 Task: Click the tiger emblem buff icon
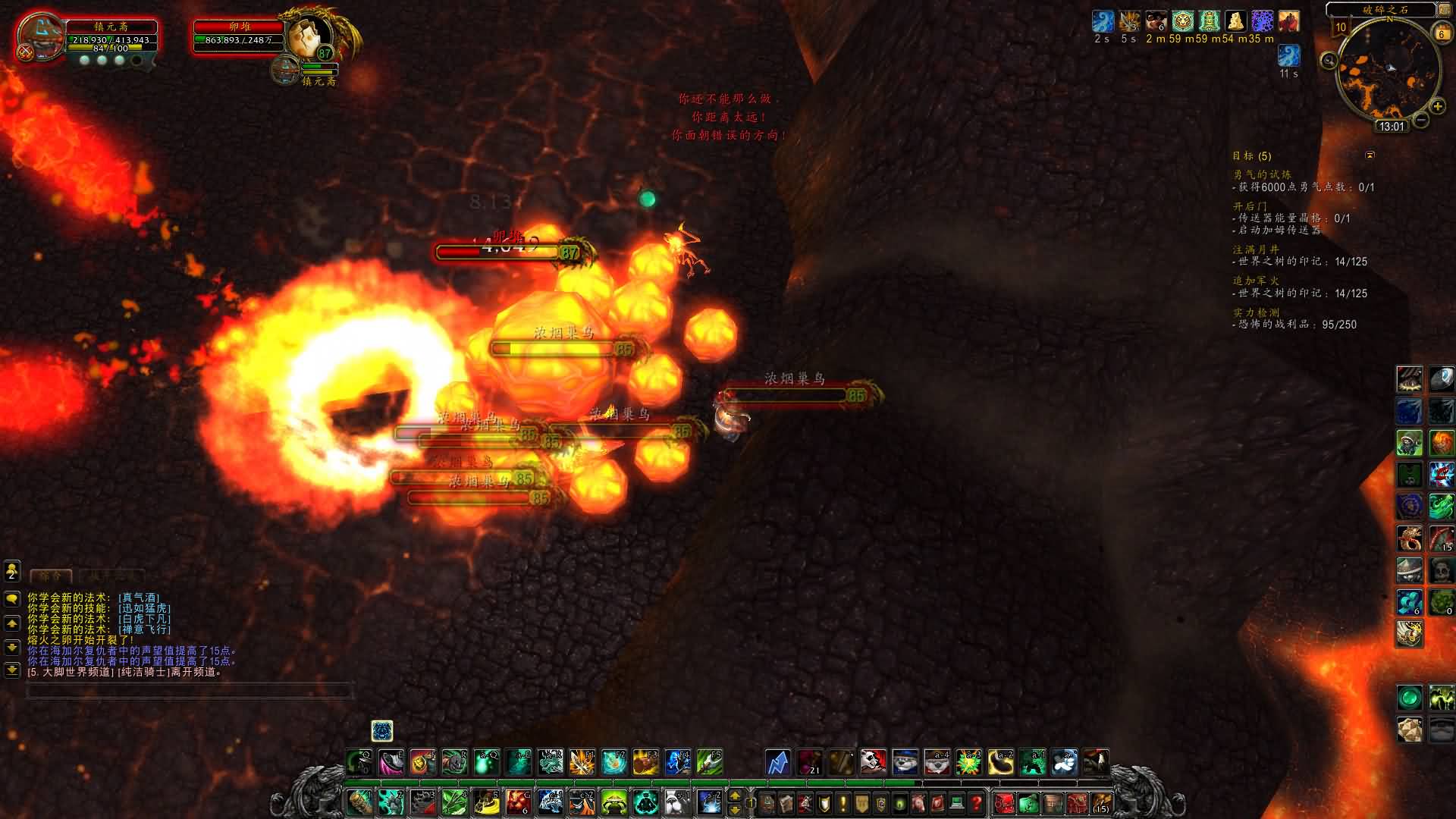[x=1183, y=21]
